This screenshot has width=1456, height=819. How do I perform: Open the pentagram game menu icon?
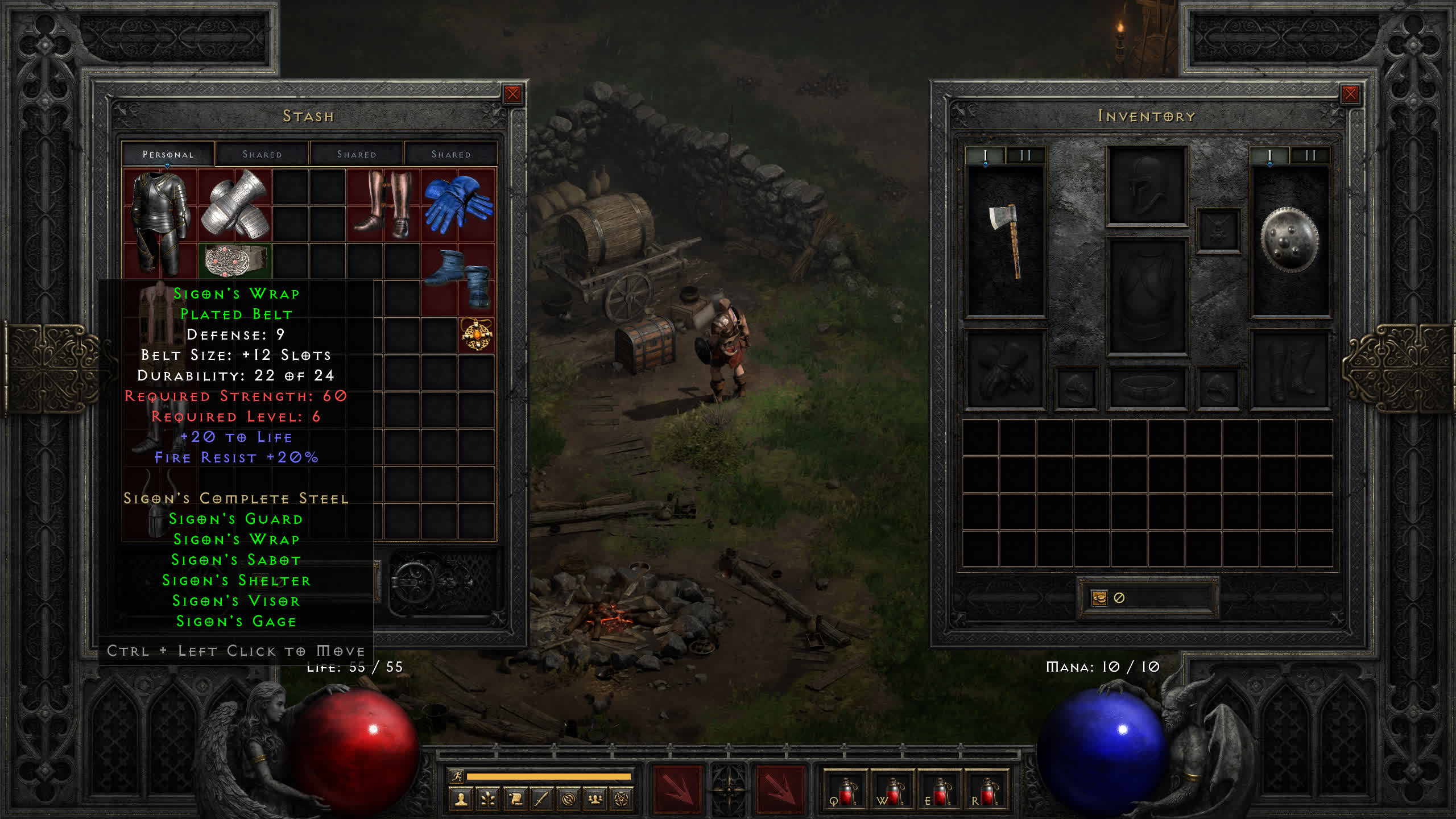point(622,800)
